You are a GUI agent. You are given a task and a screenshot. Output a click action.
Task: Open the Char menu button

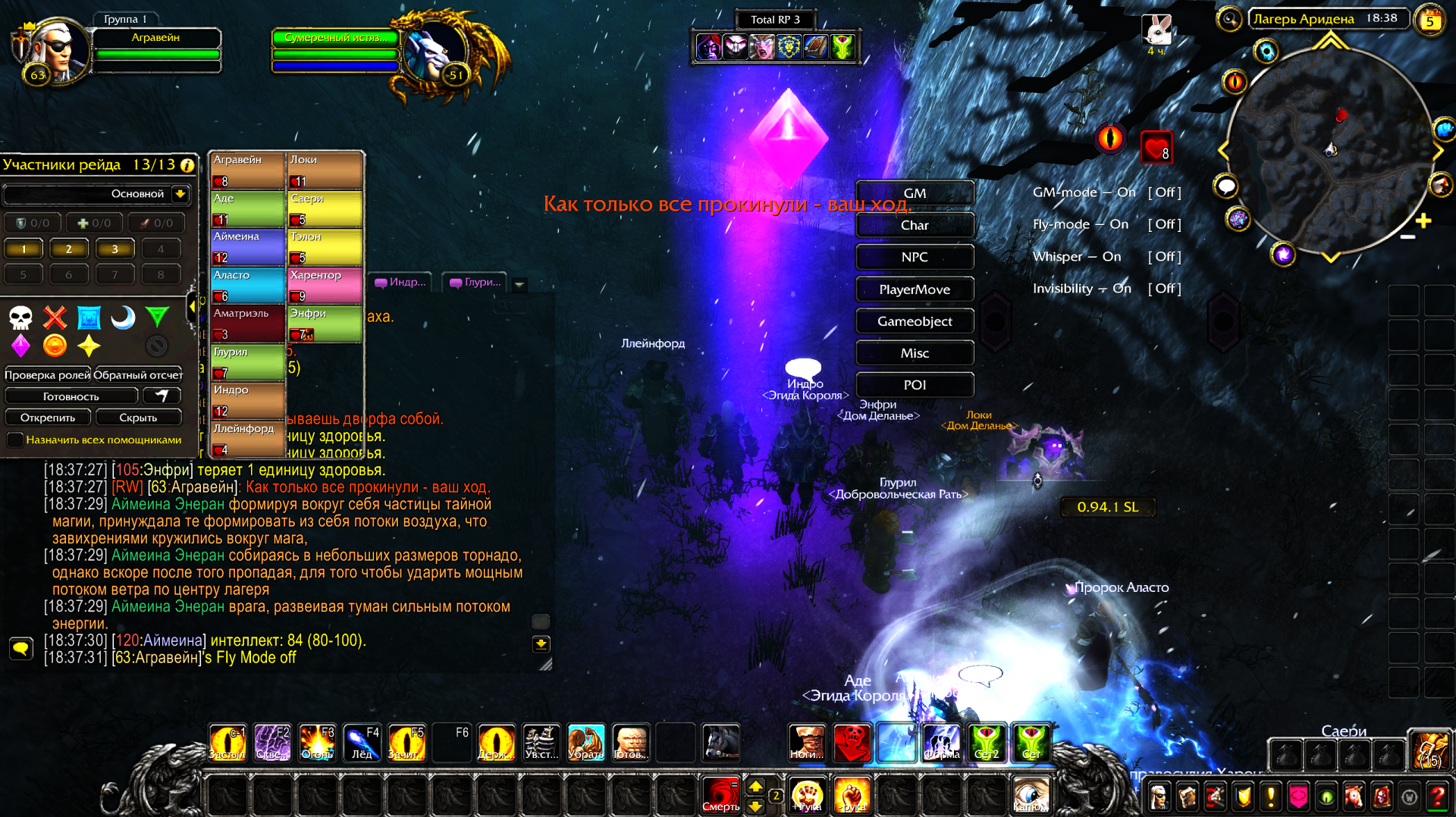[915, 225]
